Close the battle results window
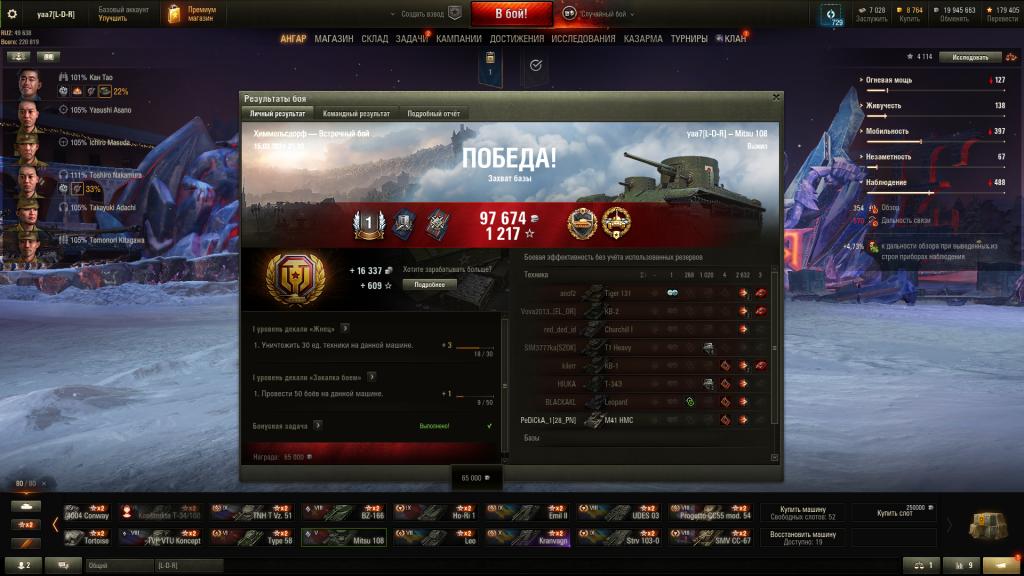This screenshot has width=1024, height=576. coord(776,98)
